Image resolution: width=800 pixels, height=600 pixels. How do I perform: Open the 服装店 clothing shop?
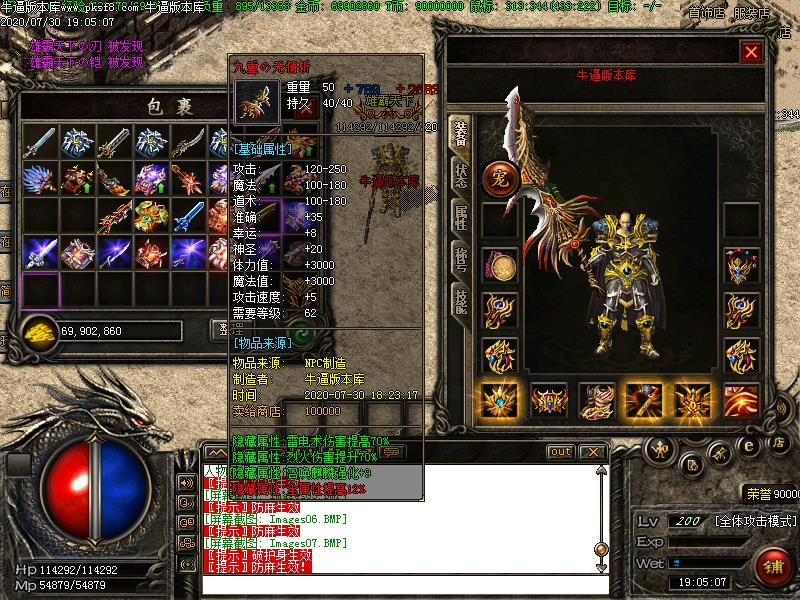751,13
